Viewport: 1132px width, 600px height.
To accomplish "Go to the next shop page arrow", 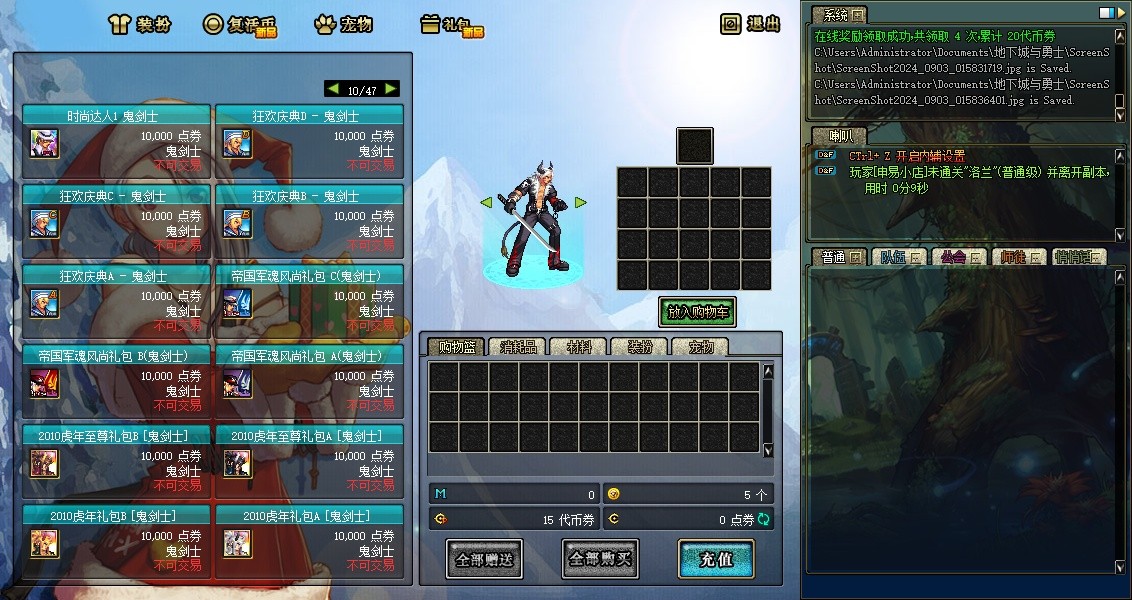I will 391,89.
